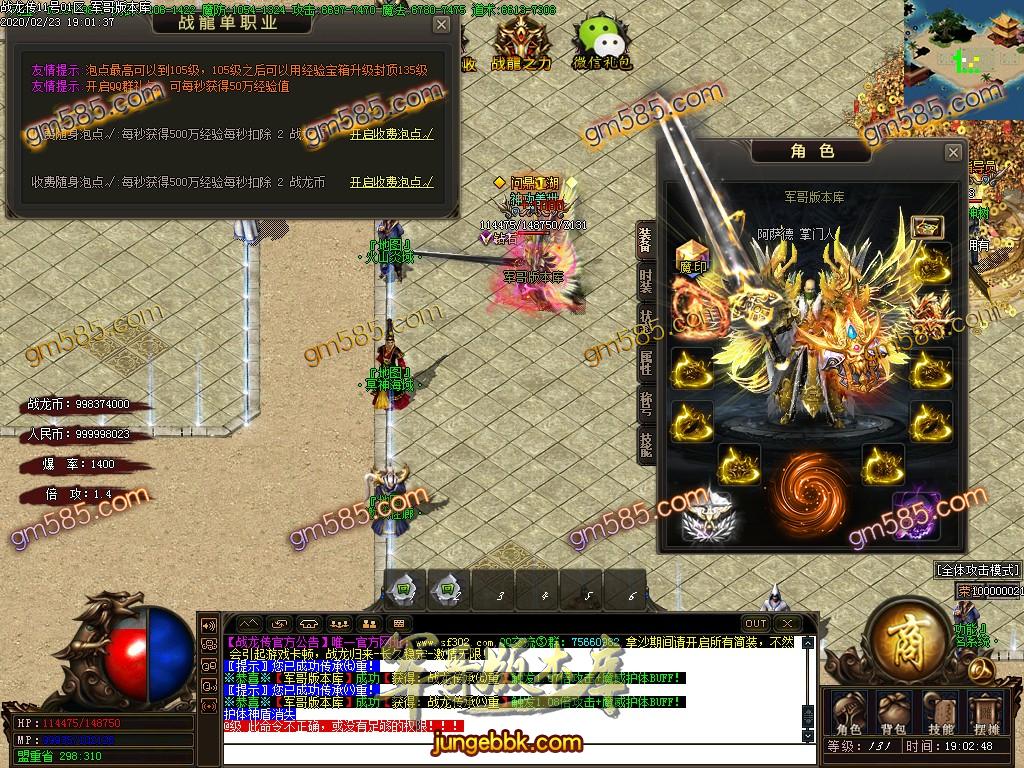
Task: Open the 微信礼包 WeChat gift icon
Action: [602, 44]
